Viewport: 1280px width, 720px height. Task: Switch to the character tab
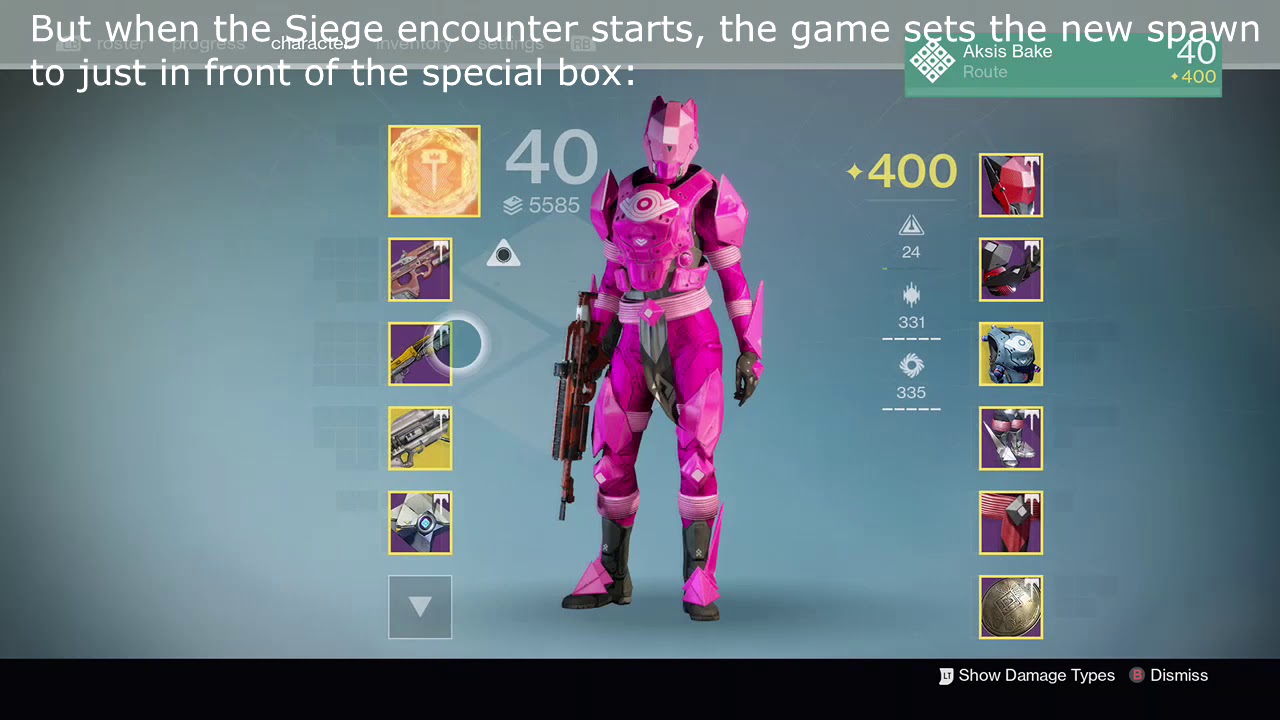coord(310,43)
